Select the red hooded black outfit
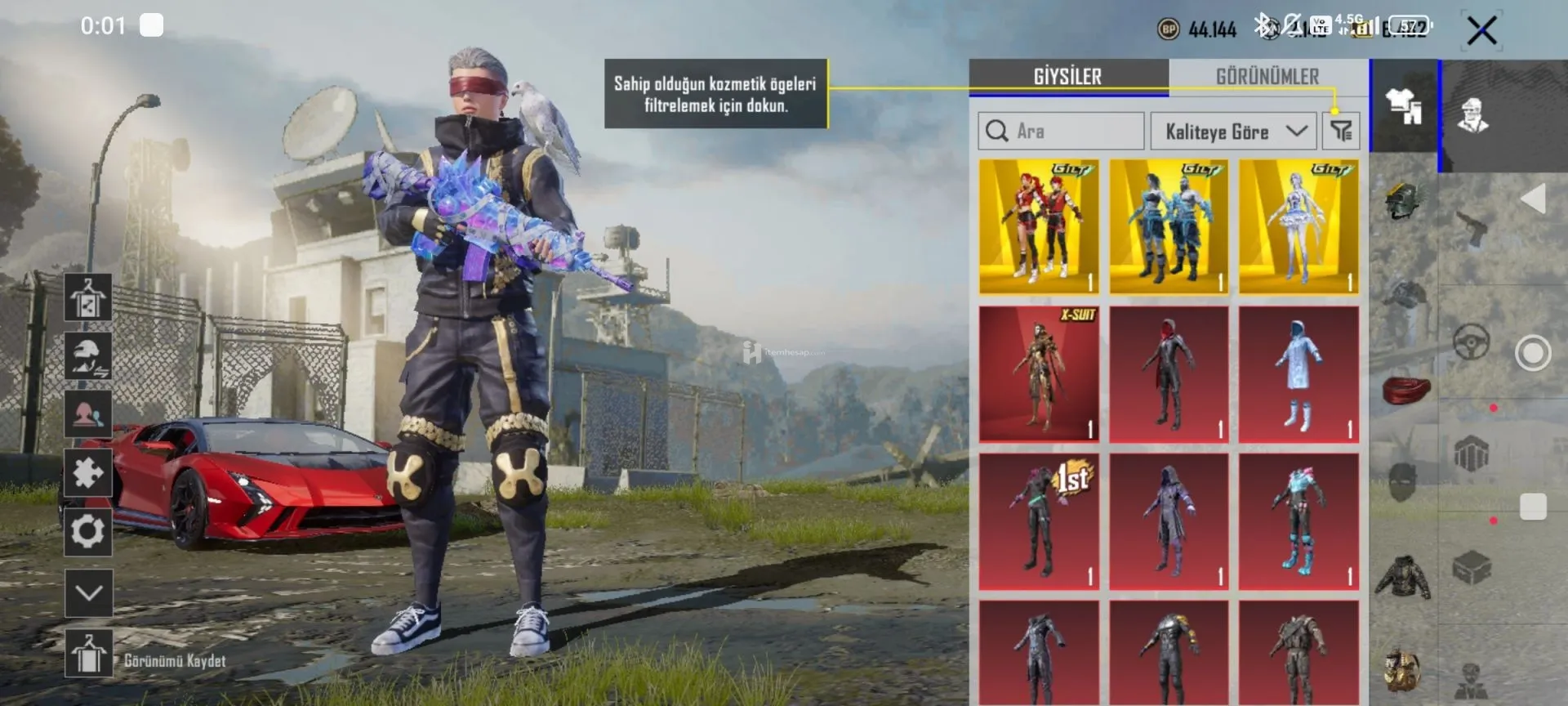This screenshot has width=1568, height=706. coord(1169,374)
